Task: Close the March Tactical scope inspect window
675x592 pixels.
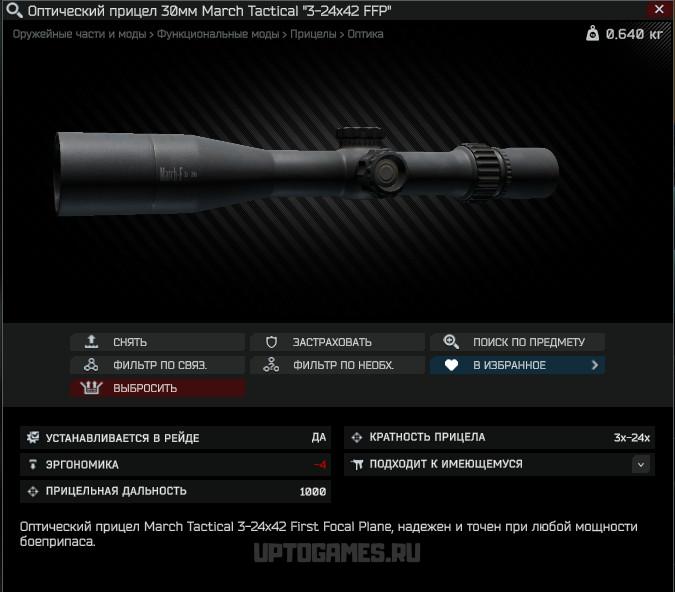Action: (656, 10)
